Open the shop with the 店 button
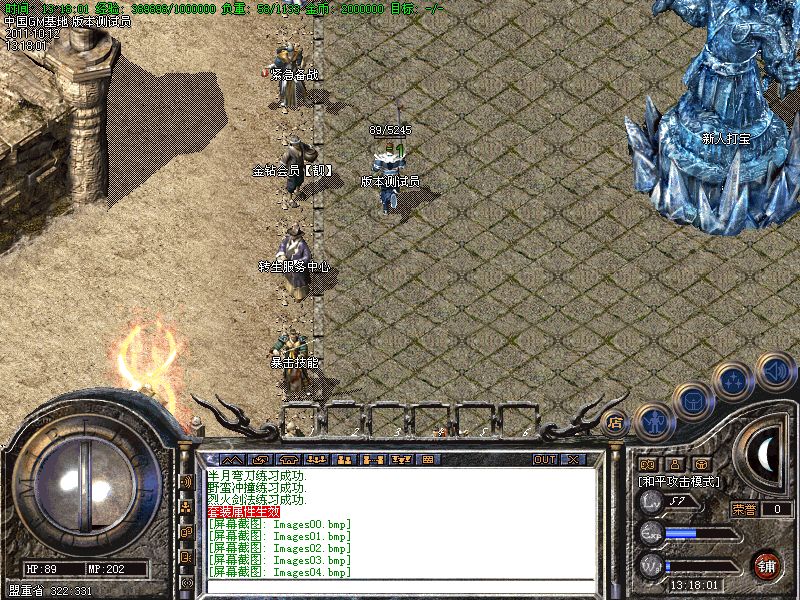 [616, 421]
